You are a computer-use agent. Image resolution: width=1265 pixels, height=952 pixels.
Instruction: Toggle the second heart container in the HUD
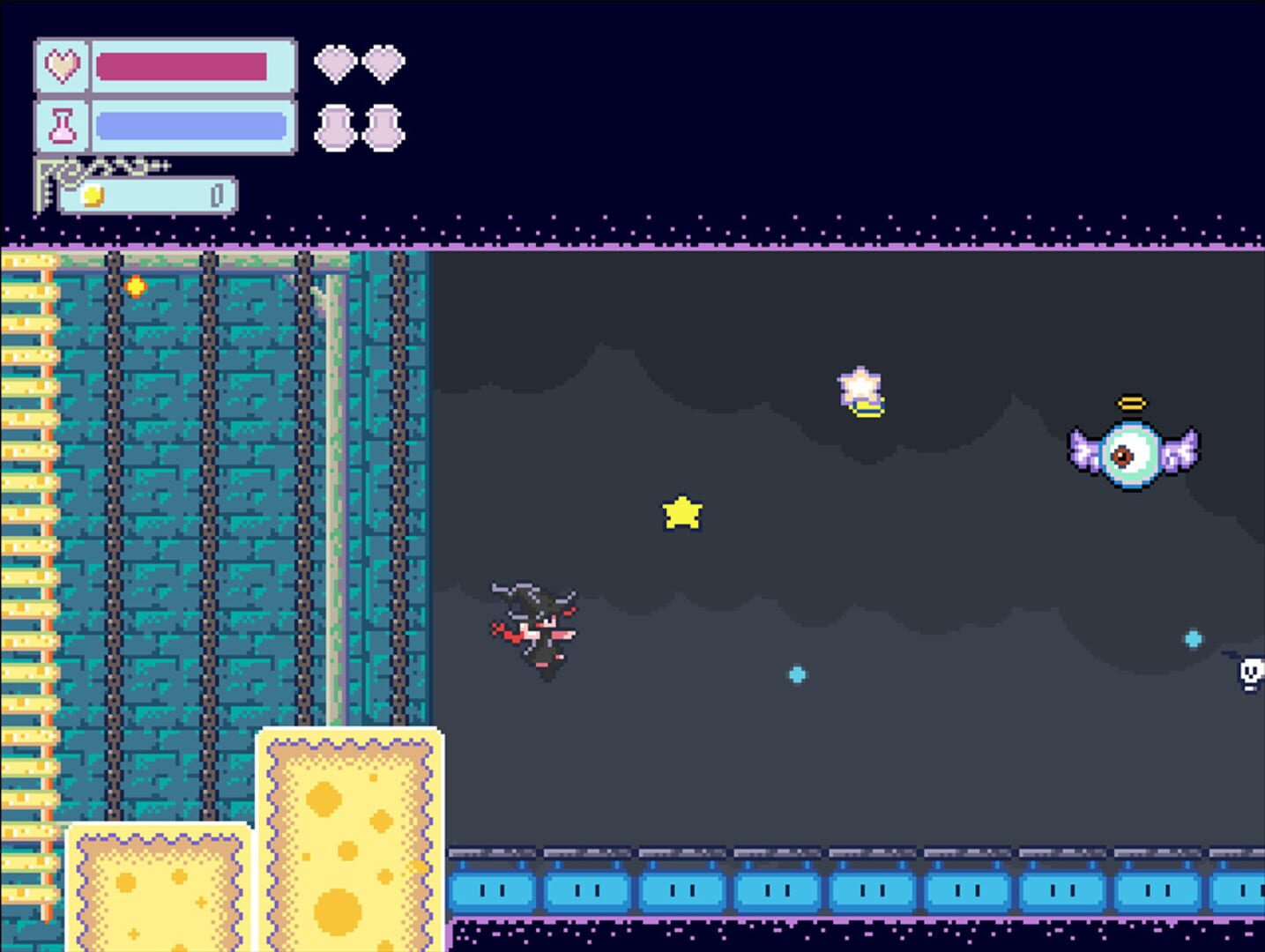(x=385, y=63)
